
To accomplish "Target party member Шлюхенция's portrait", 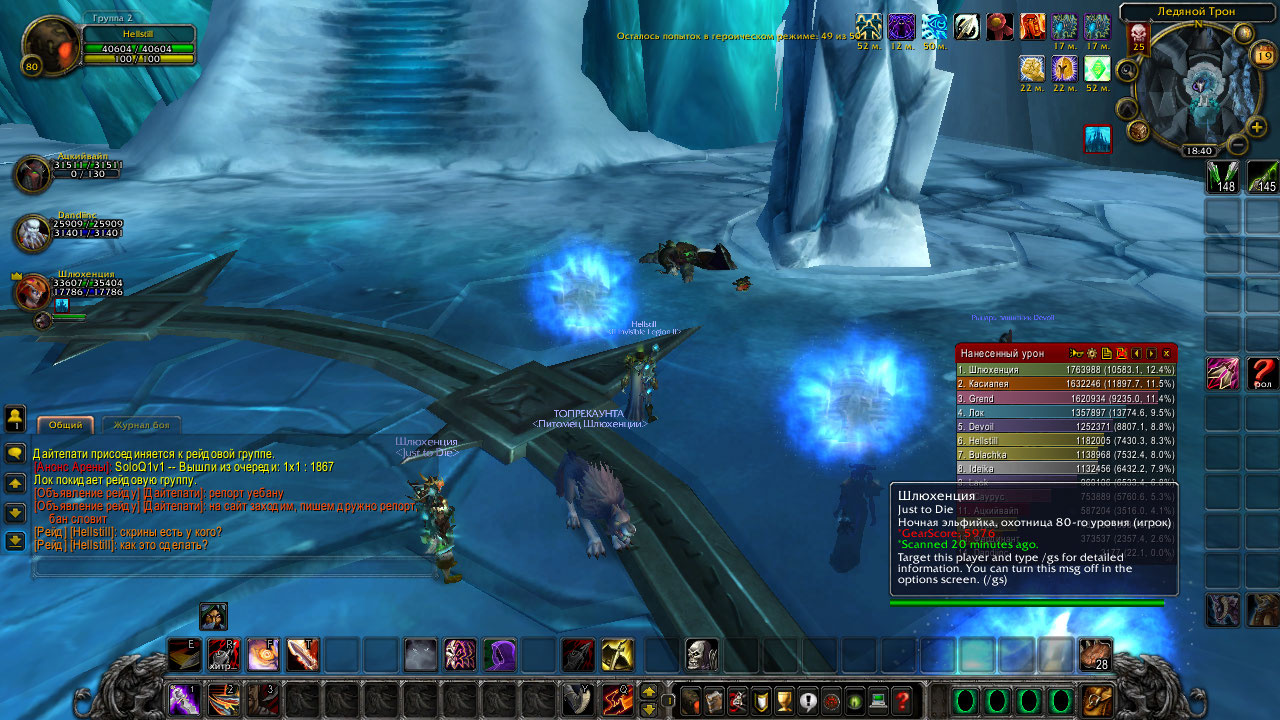I will click(33, 292).
